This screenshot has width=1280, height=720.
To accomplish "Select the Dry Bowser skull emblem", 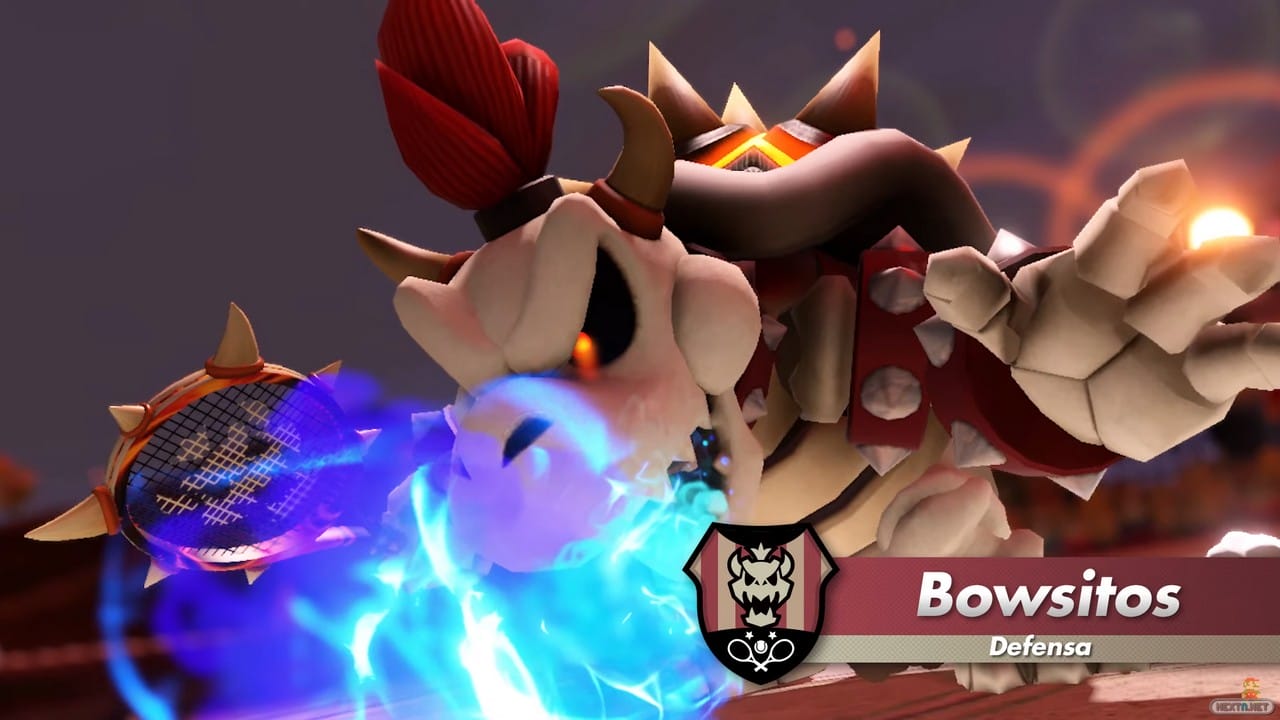I will coord(760,583).
